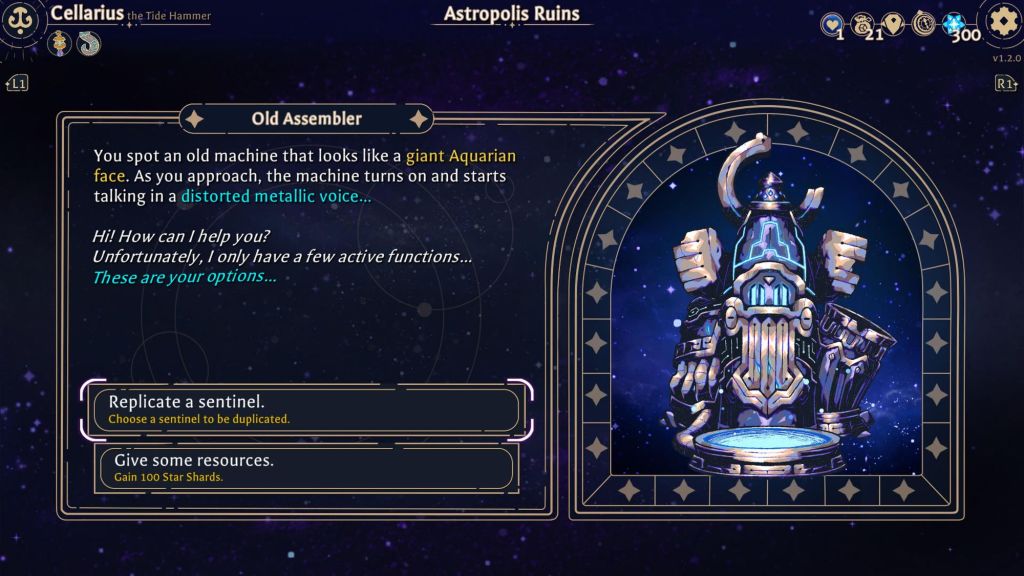1024x576 pixels.
Task: Open the gear settings menu
Action: (1001, 22)
